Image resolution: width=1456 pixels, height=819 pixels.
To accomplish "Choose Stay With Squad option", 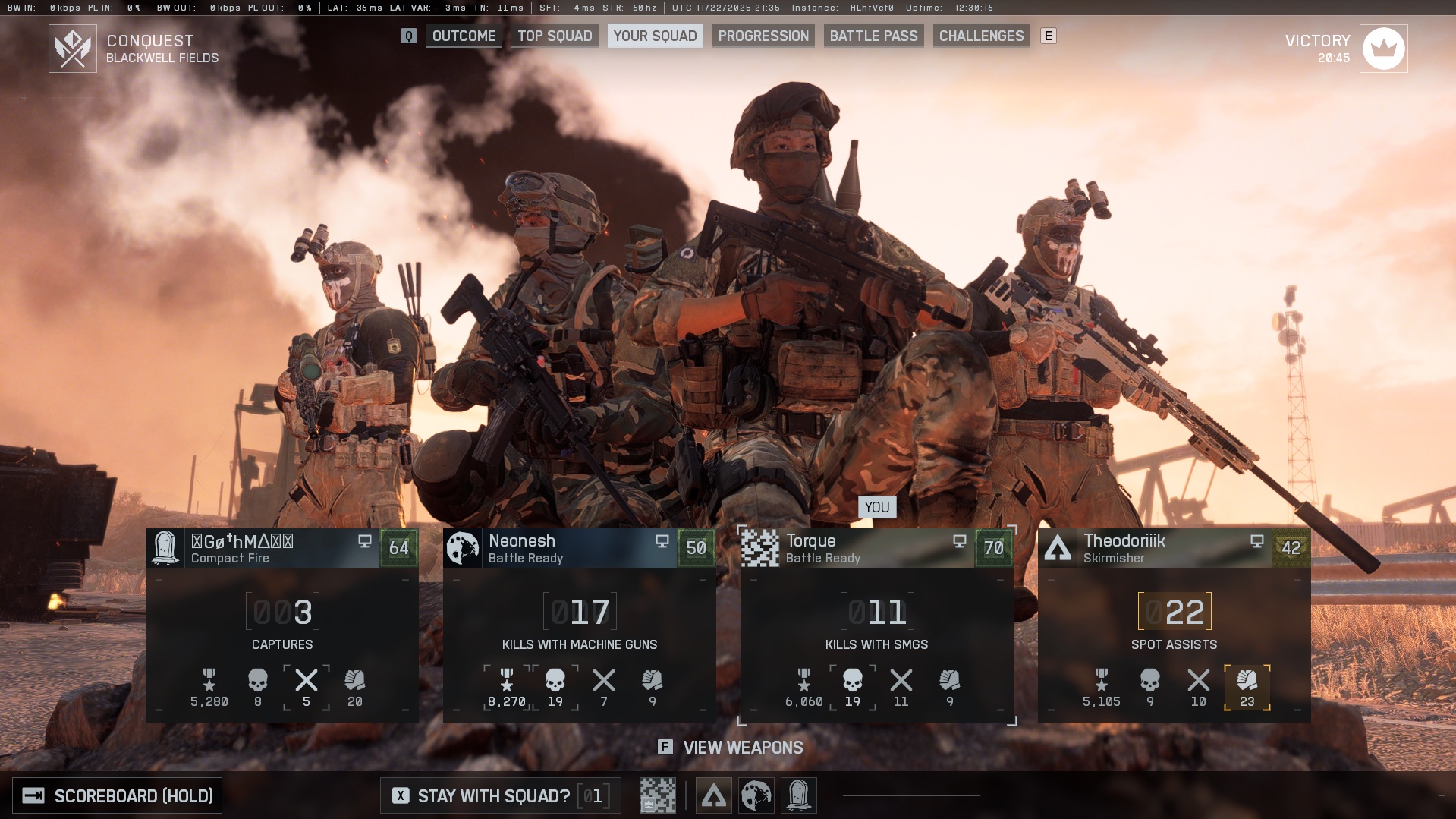I will 493,795.
